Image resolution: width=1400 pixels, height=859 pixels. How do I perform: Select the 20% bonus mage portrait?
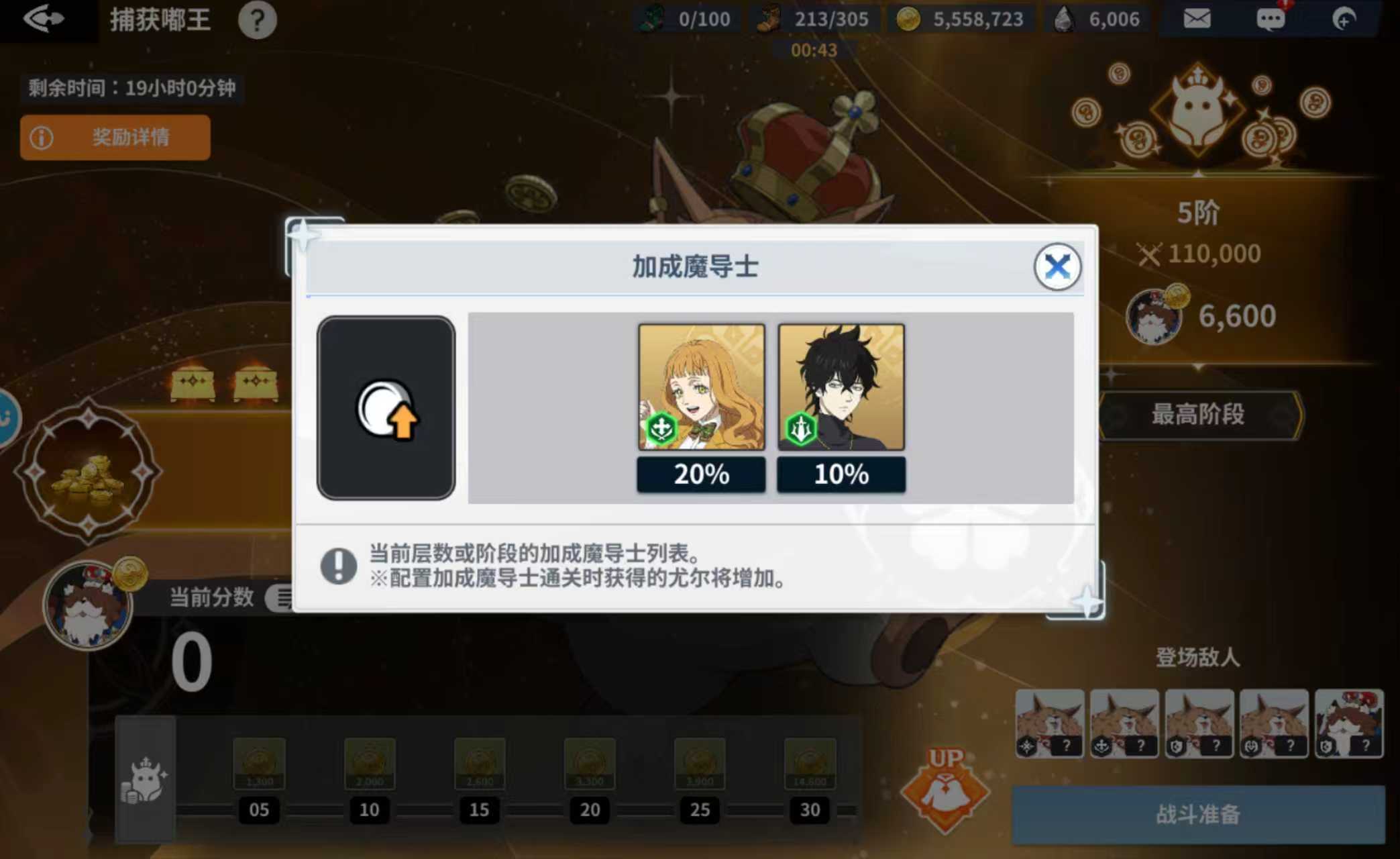tap(700, 388)
